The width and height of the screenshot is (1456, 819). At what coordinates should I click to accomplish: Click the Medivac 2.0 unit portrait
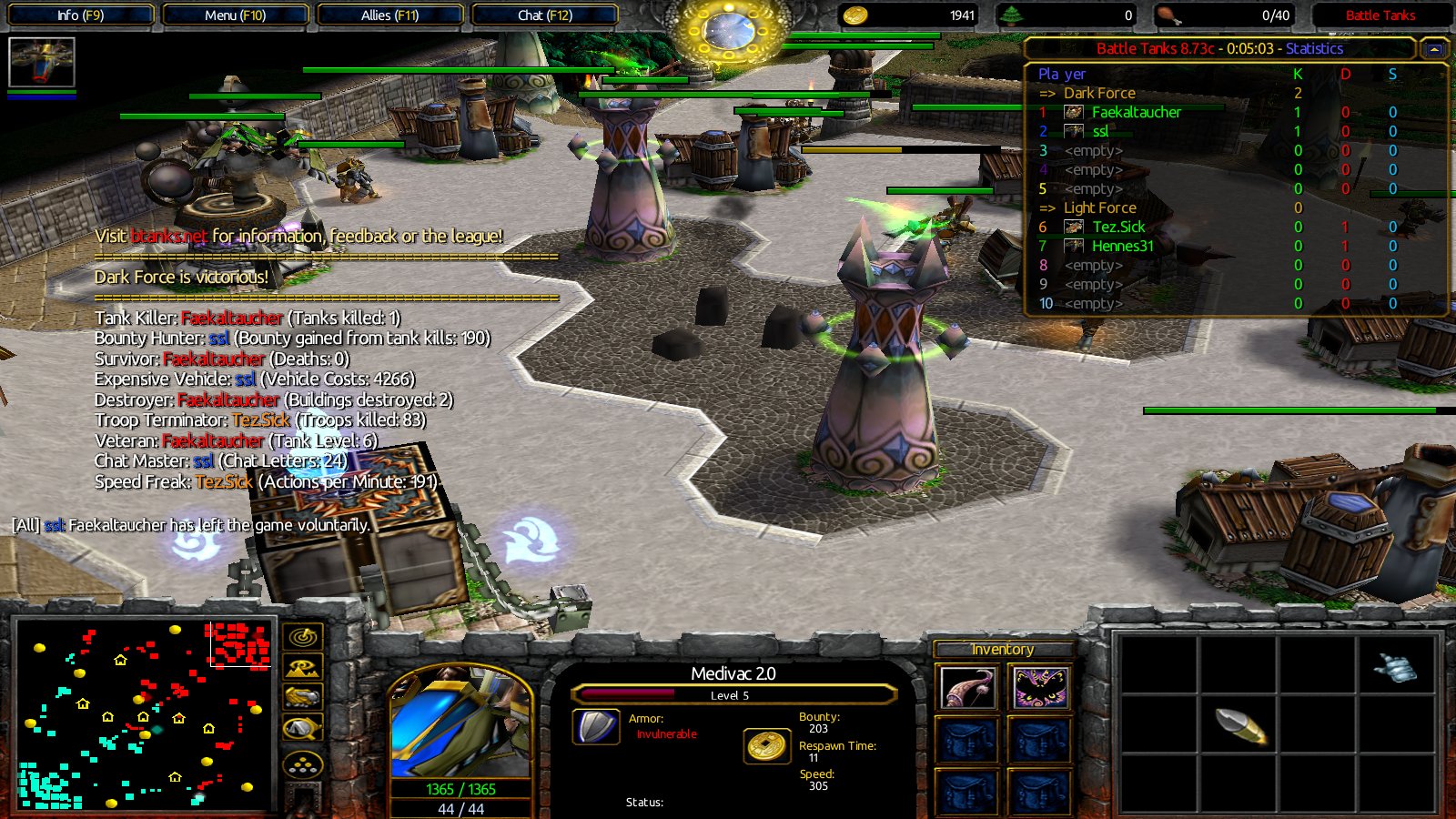click(460, 723)
